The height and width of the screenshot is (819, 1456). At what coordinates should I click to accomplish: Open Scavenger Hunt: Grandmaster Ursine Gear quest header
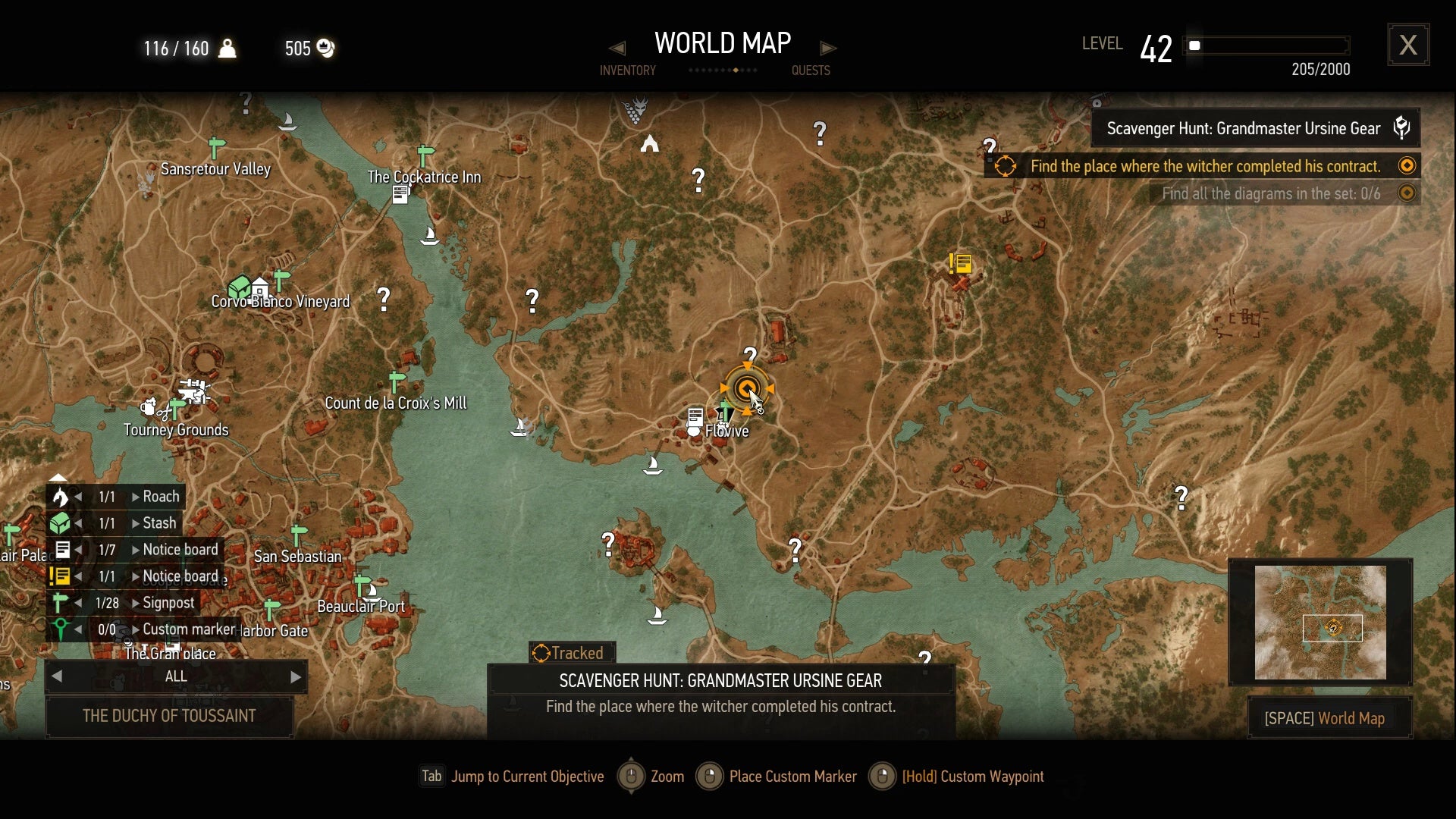point(1244,128)
